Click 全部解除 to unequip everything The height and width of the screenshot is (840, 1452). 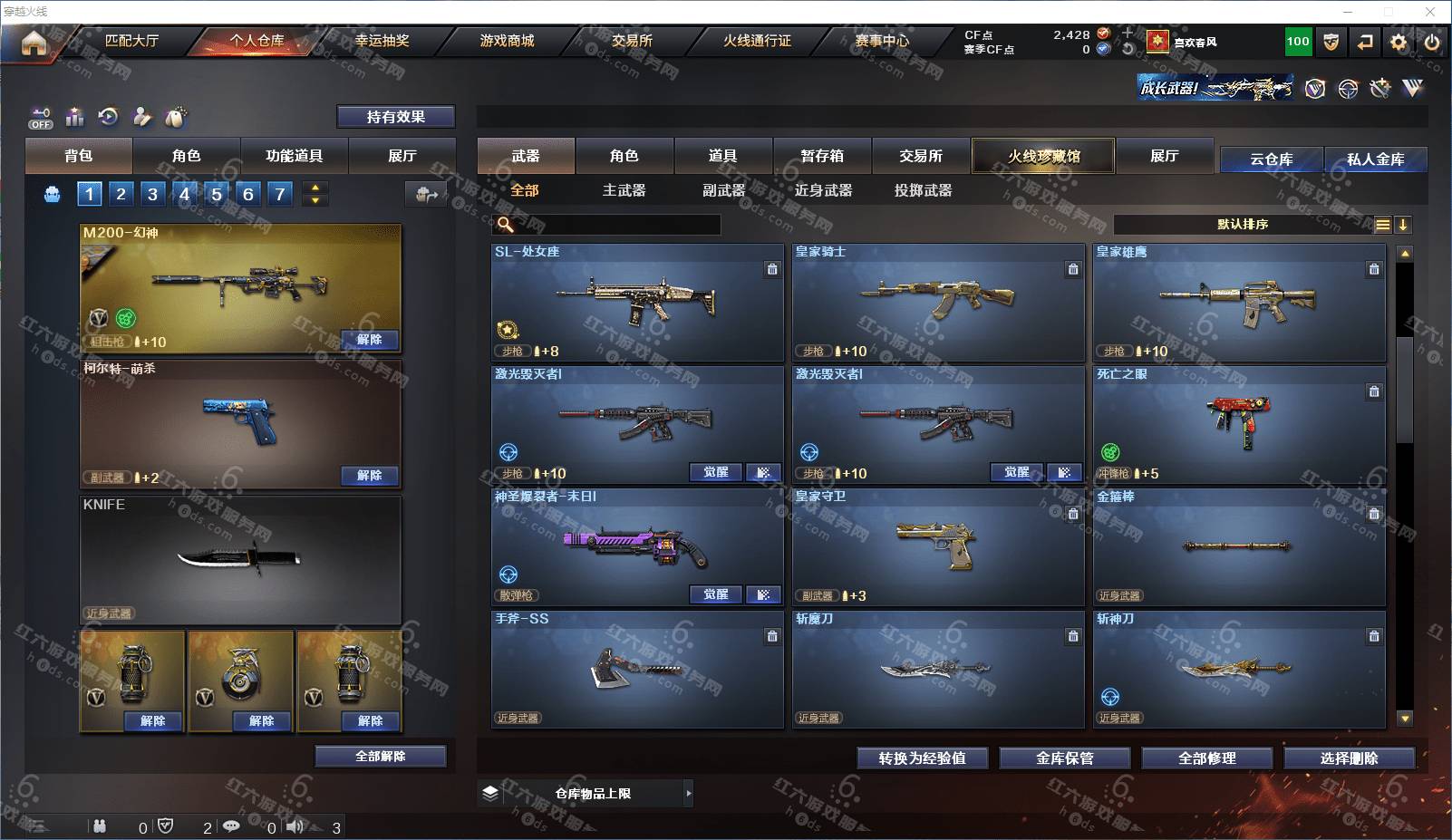[x=381, y=757]
